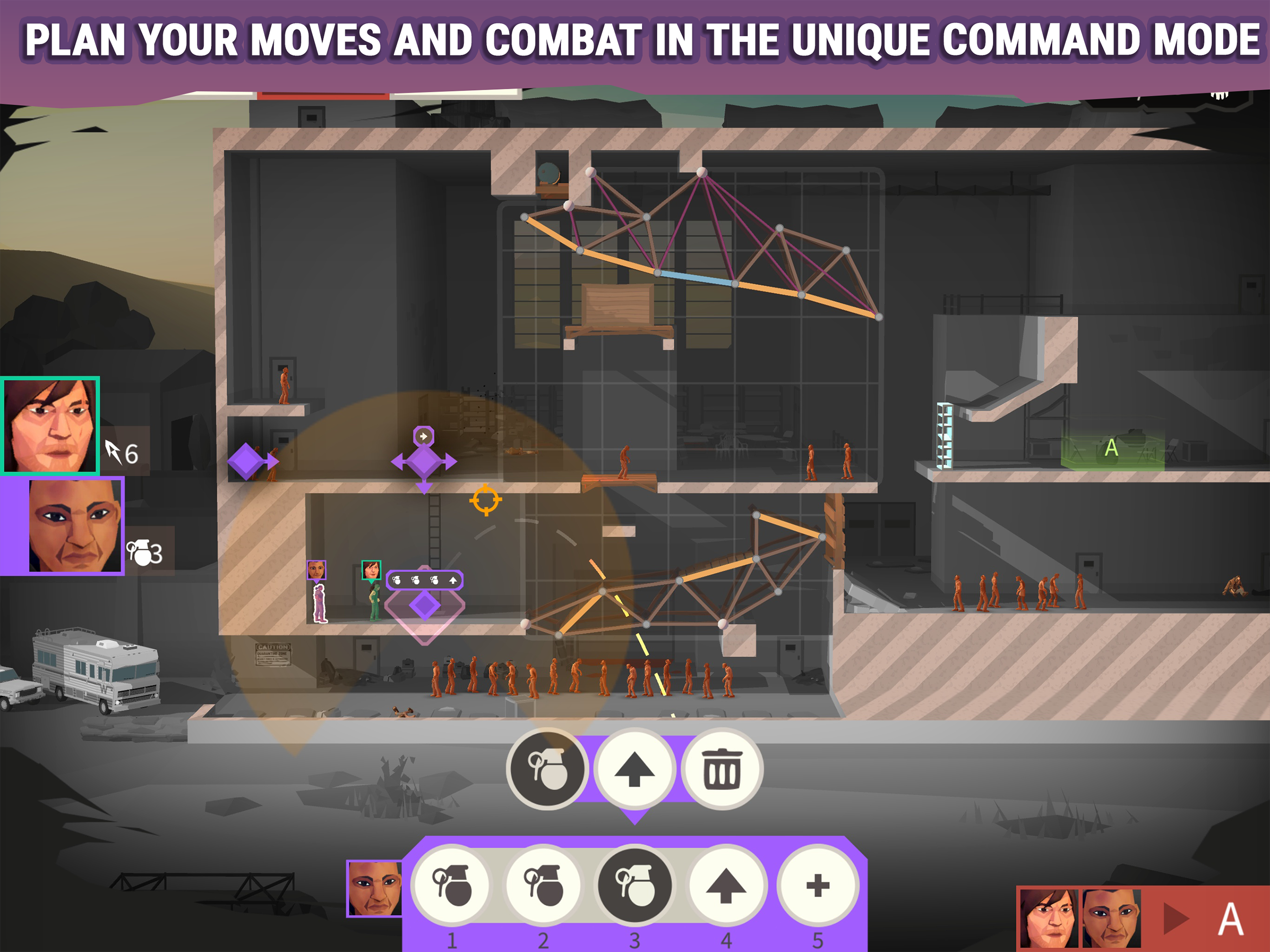Select the grenade icon in queue slot 1
This screenshot has height=952, width=1270.
(x=452, y=886)
